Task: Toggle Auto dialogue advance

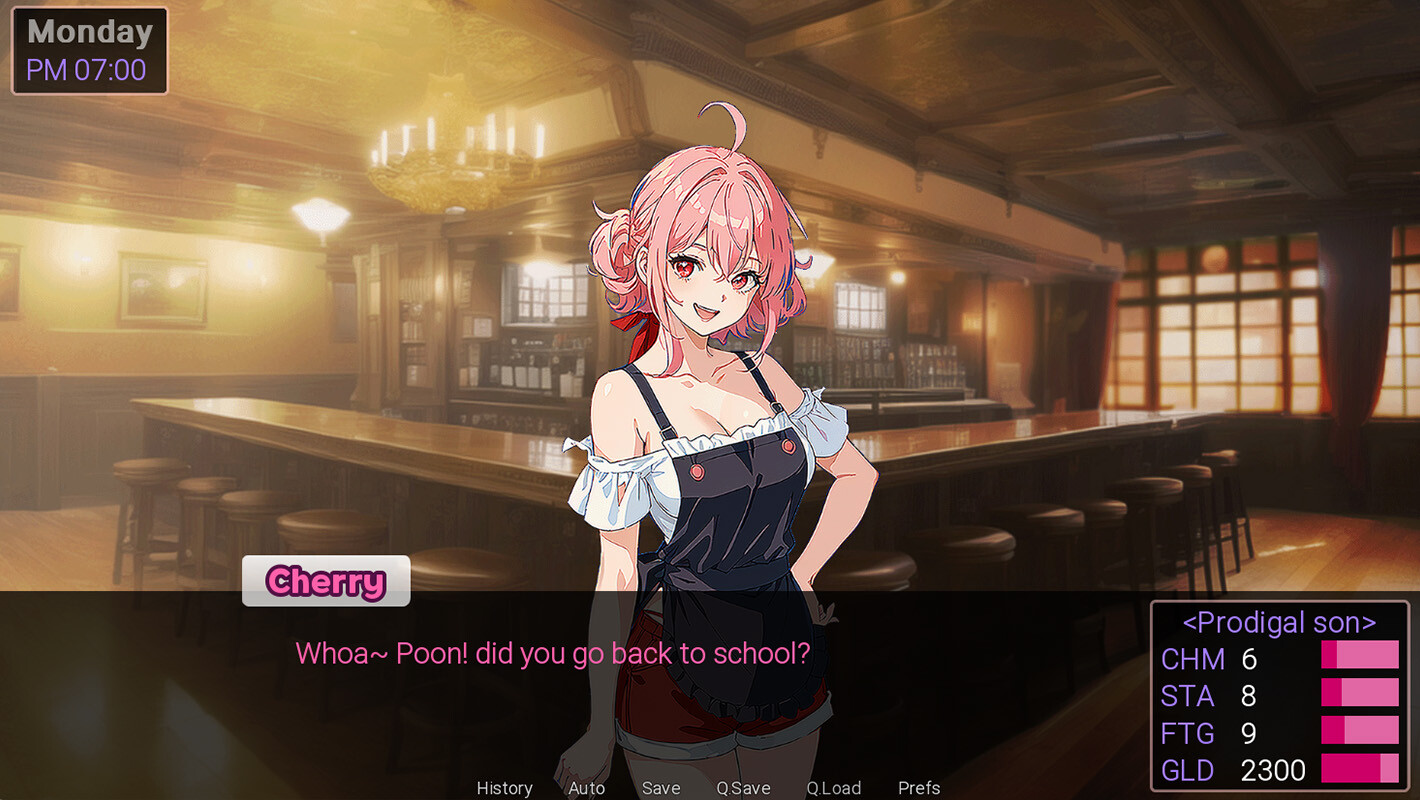Action: coord(586,788)
